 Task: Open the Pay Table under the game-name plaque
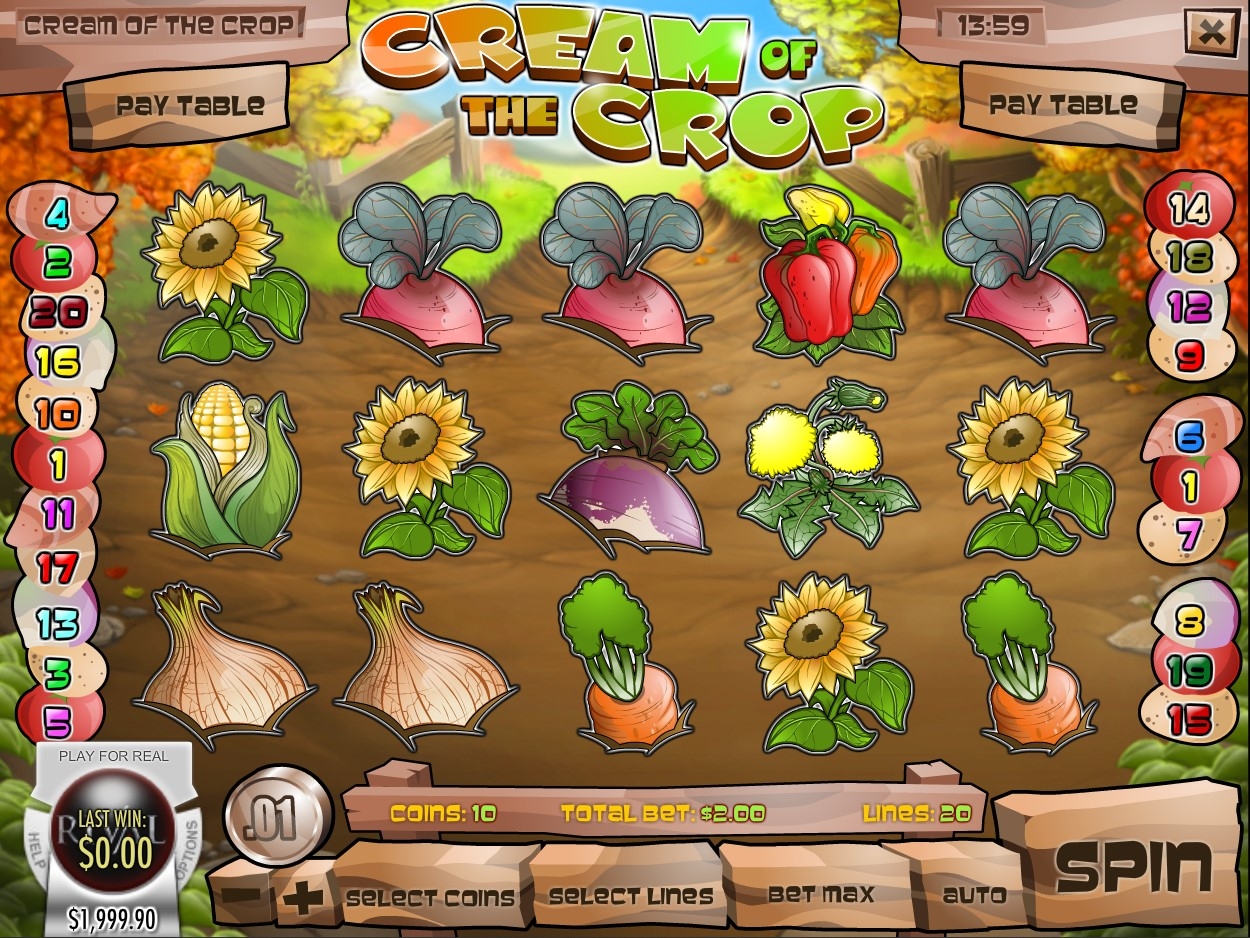coord(190,106)
